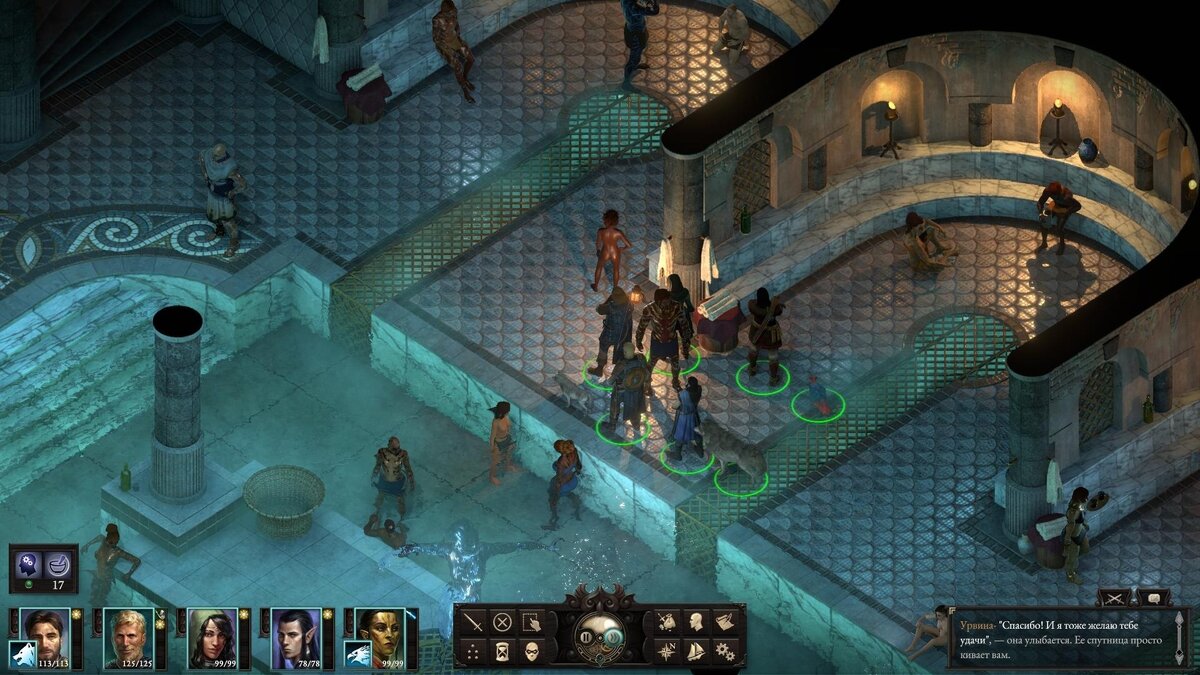This screenshot has height=675, width=1200.
Task: Toggle fast-forward speed button
Action: coord(612,636)
